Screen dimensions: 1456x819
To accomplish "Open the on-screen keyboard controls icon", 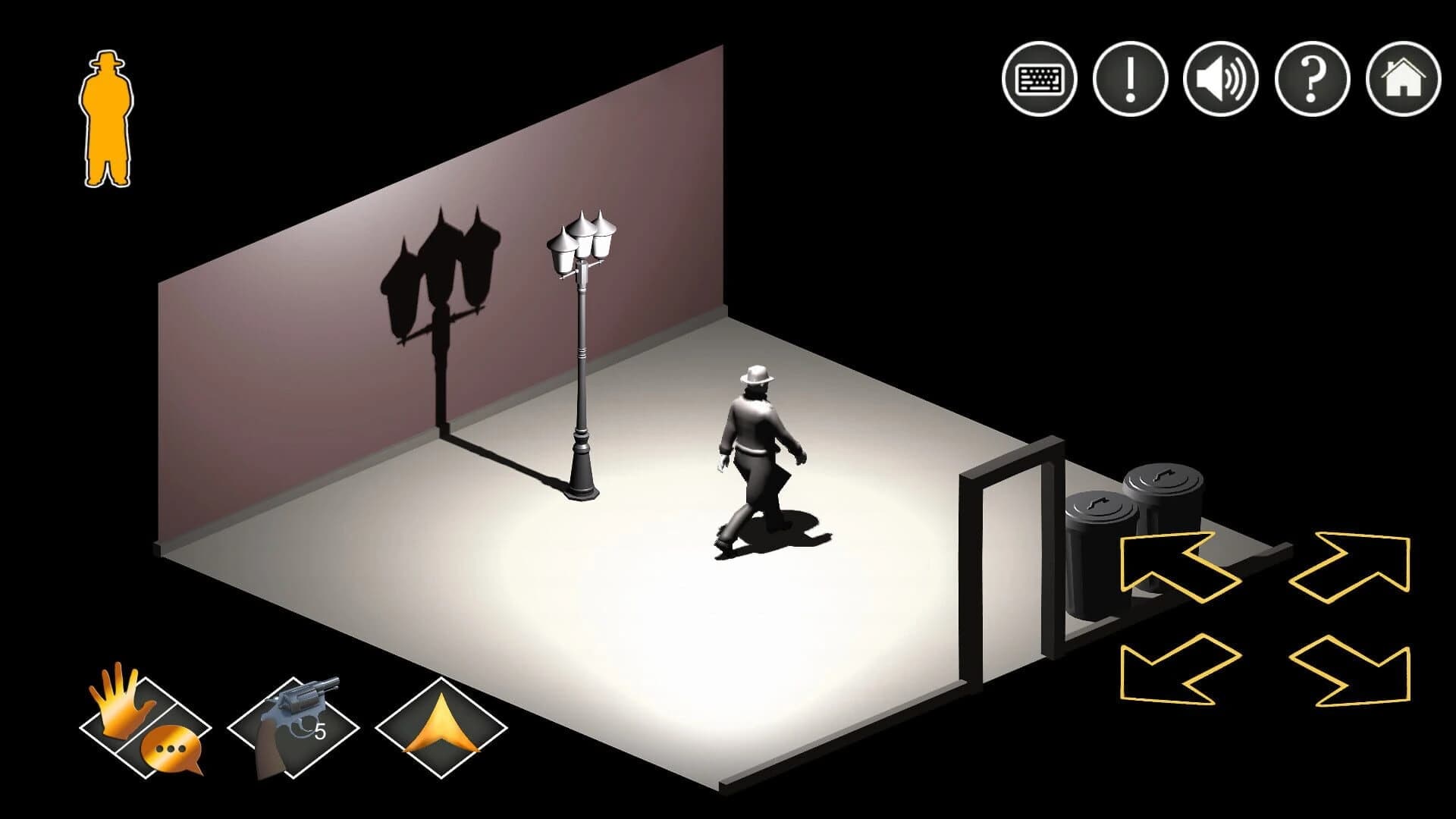I will point(1039,79).
